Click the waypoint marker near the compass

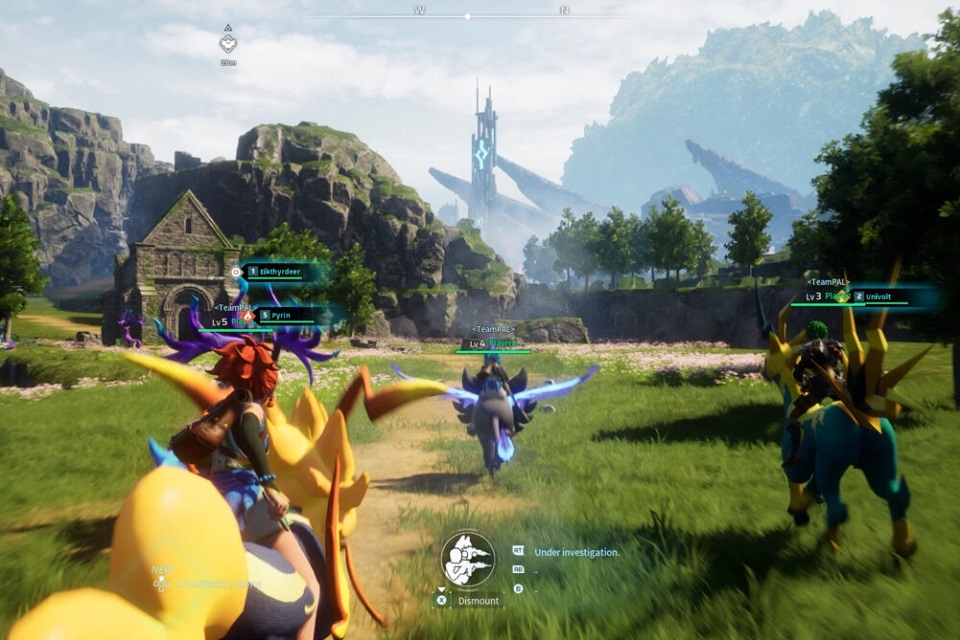click(x=228, y=42)
